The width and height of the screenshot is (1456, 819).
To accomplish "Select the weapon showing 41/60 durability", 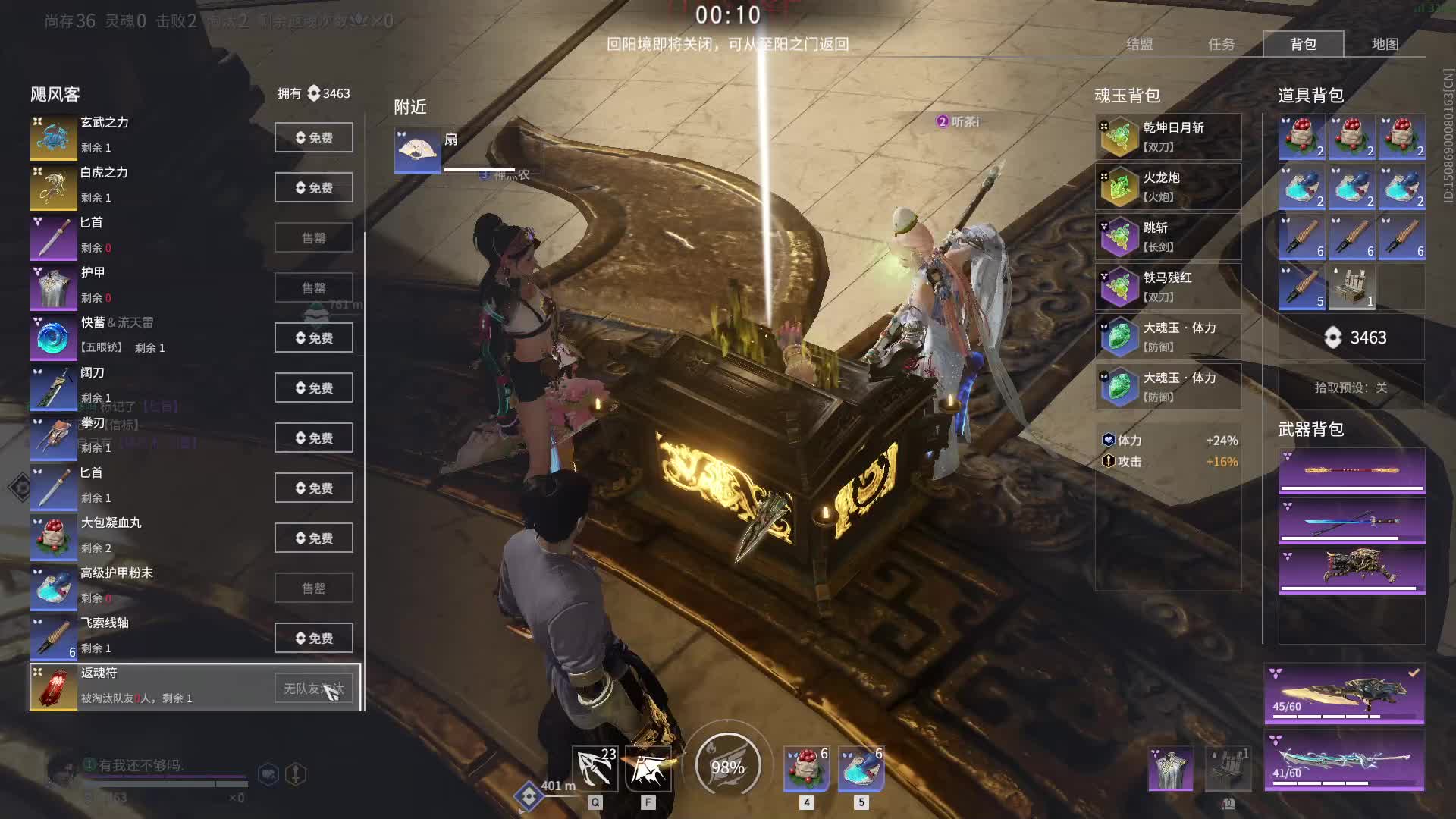I will click(1344, 761).
